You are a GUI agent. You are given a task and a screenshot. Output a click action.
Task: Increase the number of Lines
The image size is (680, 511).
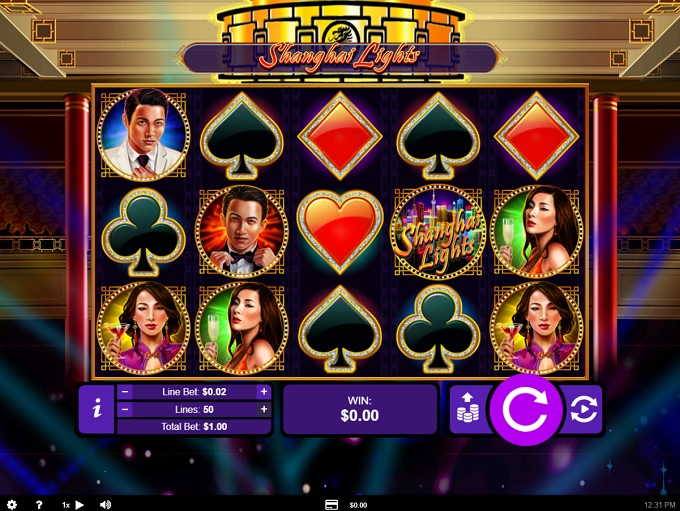pyautogui.click(x=264, y=409)
